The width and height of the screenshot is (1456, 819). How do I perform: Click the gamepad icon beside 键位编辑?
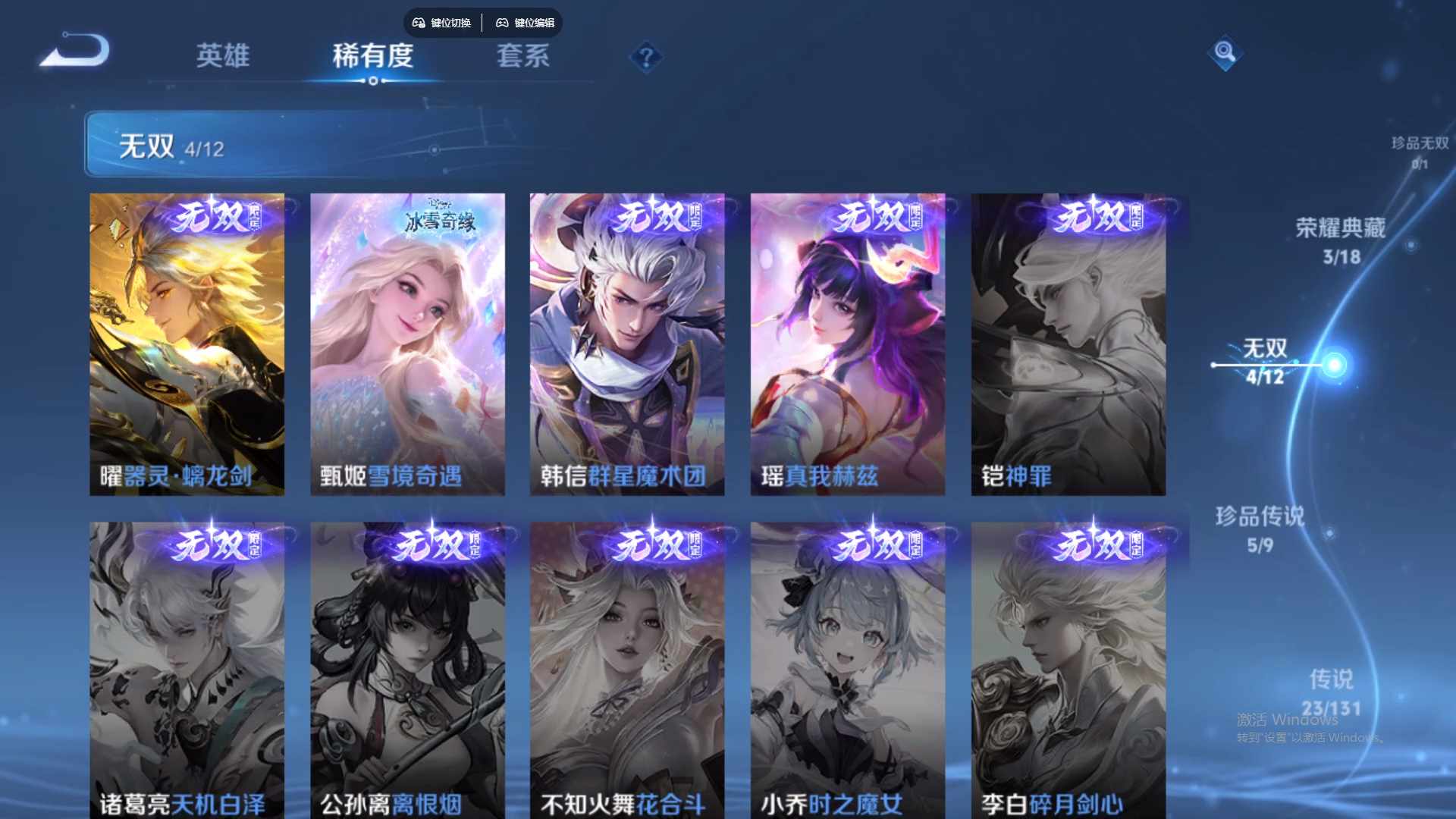[502, 23]
